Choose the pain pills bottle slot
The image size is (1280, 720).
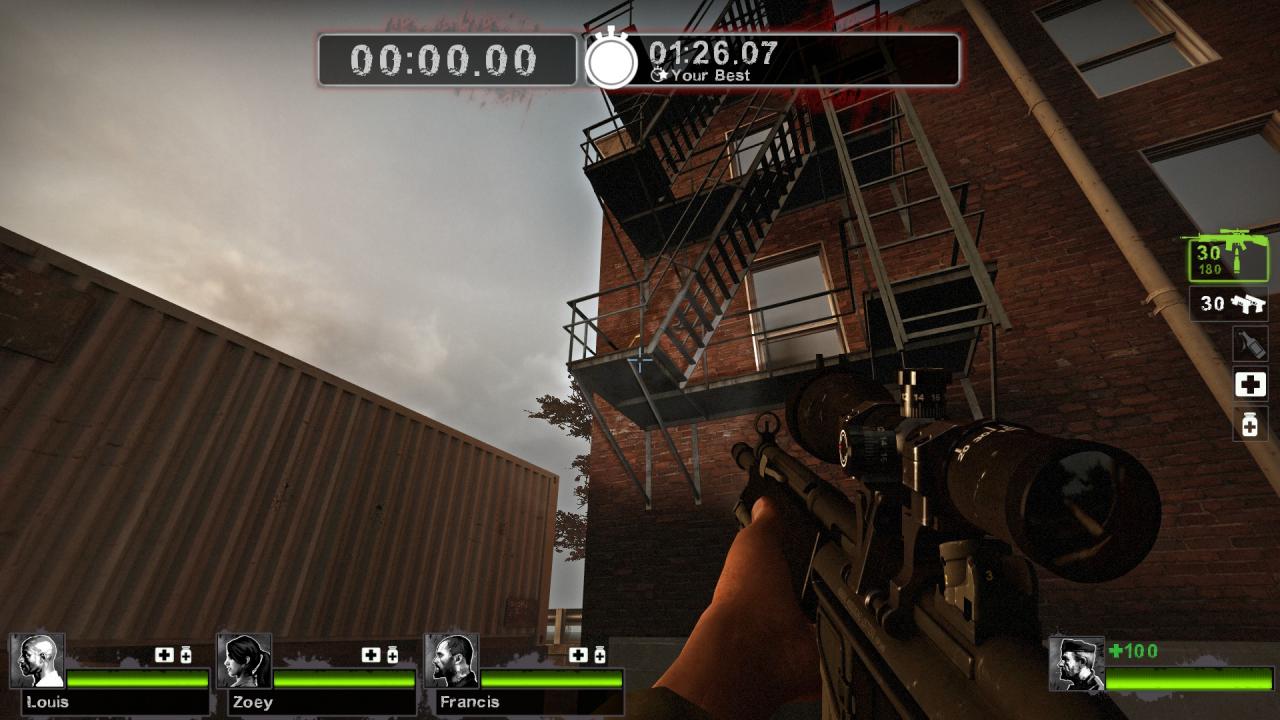1250,424
